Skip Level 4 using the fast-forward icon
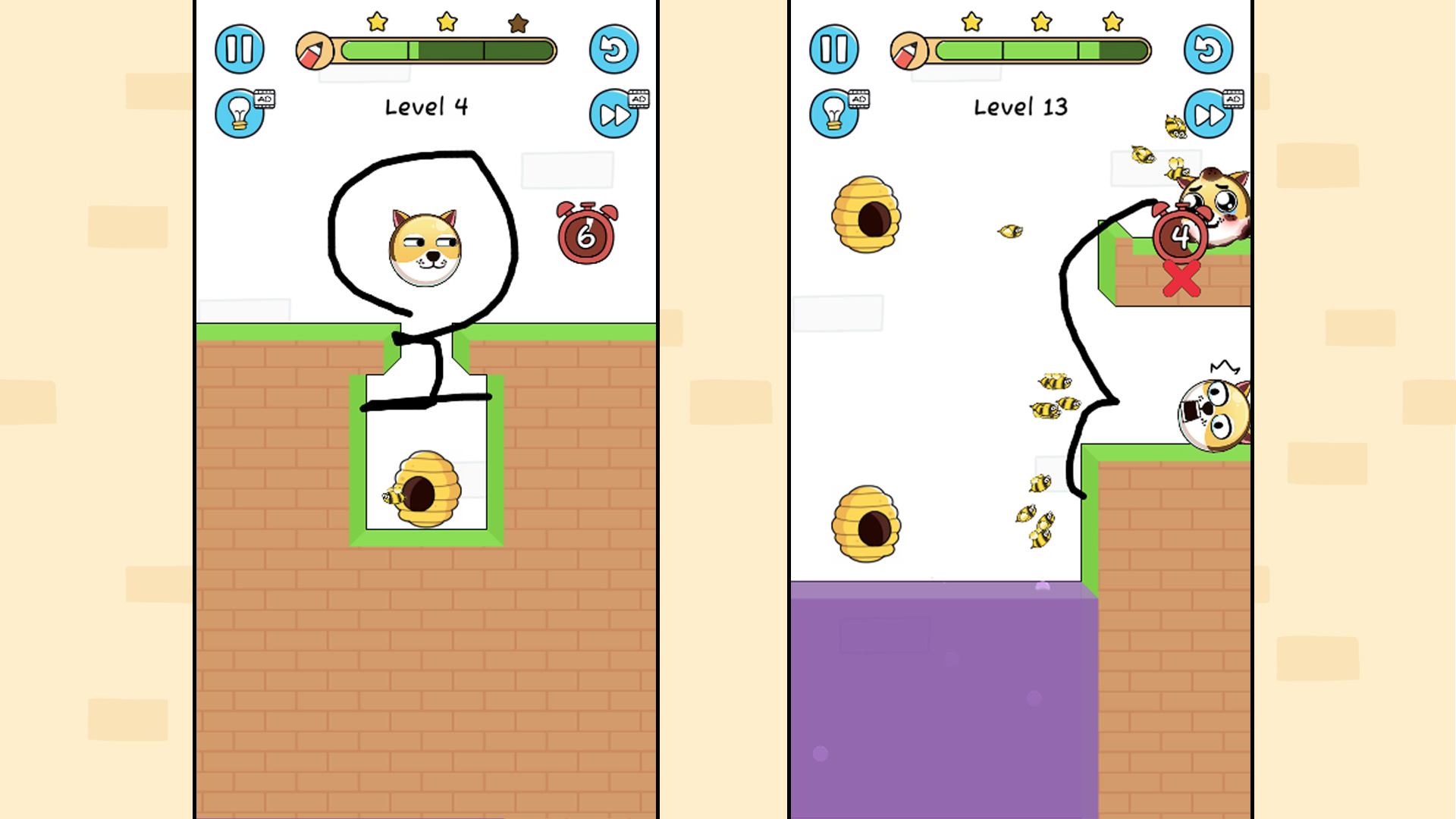Screen dimensions: 1456x819 tap(614, 114)
